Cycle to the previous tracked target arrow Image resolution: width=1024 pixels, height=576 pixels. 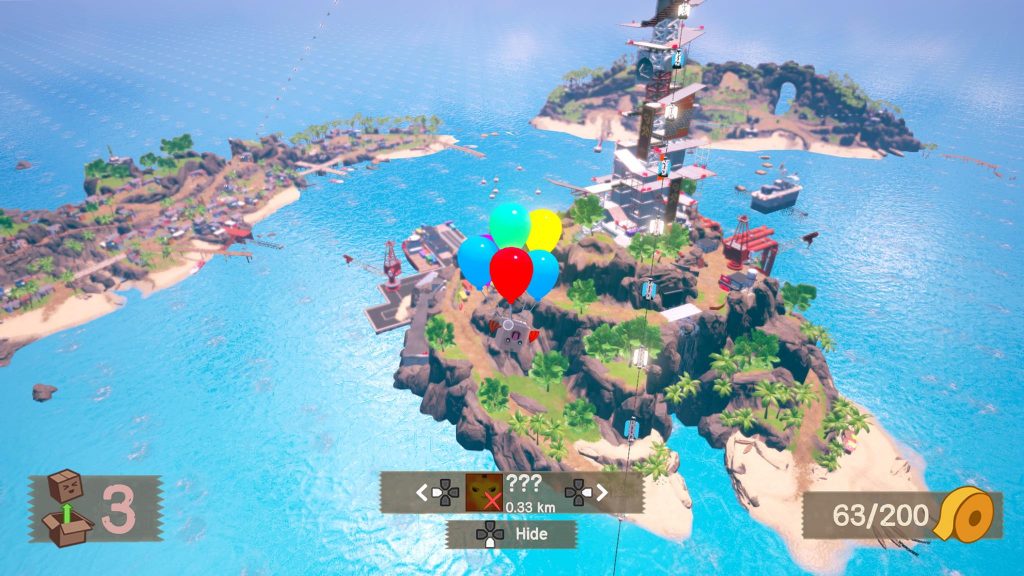pyautogui.click(x=422, y=492)
